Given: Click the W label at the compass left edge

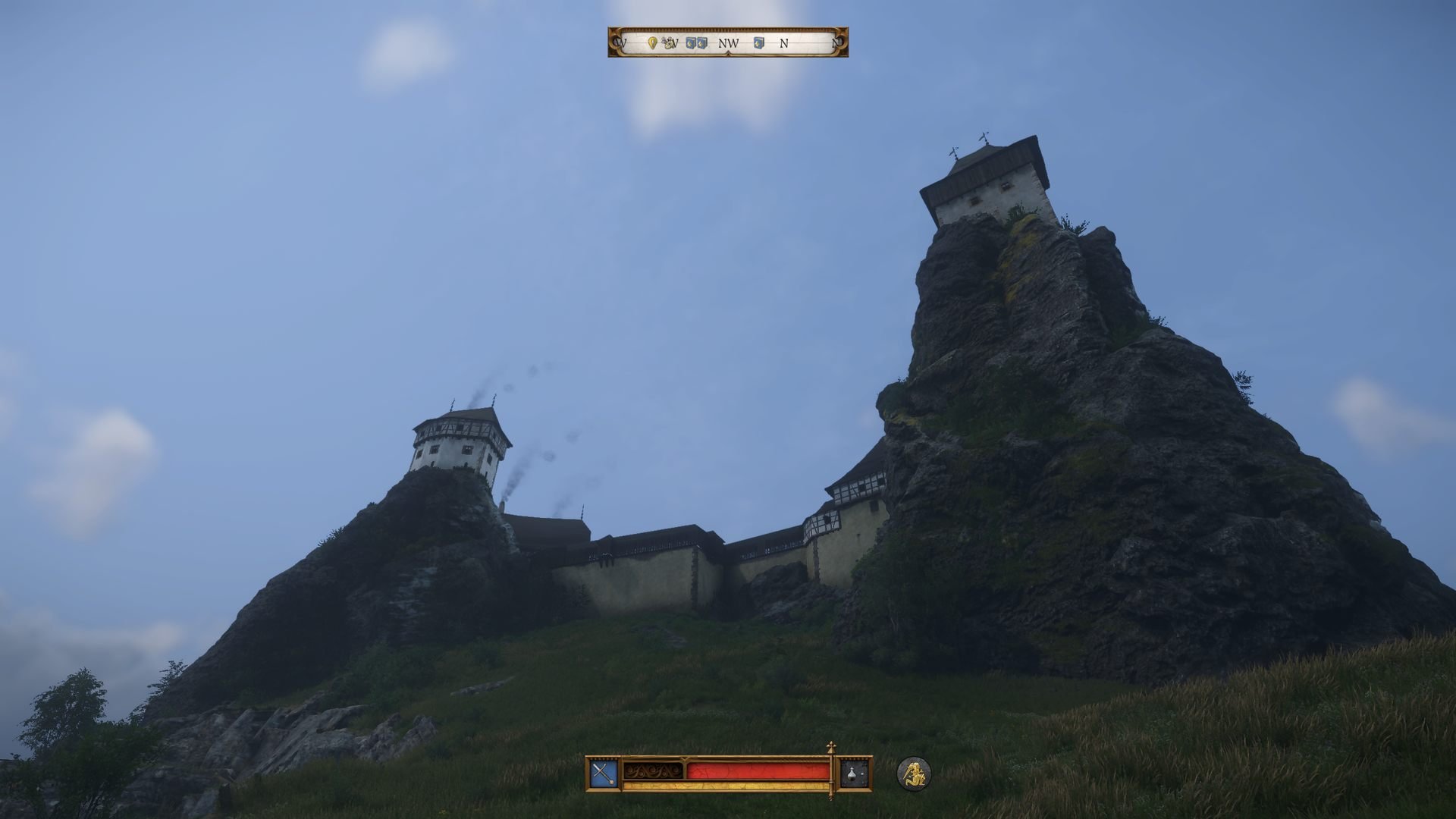Looking at the screenshot, I should (x=620, y=42).
